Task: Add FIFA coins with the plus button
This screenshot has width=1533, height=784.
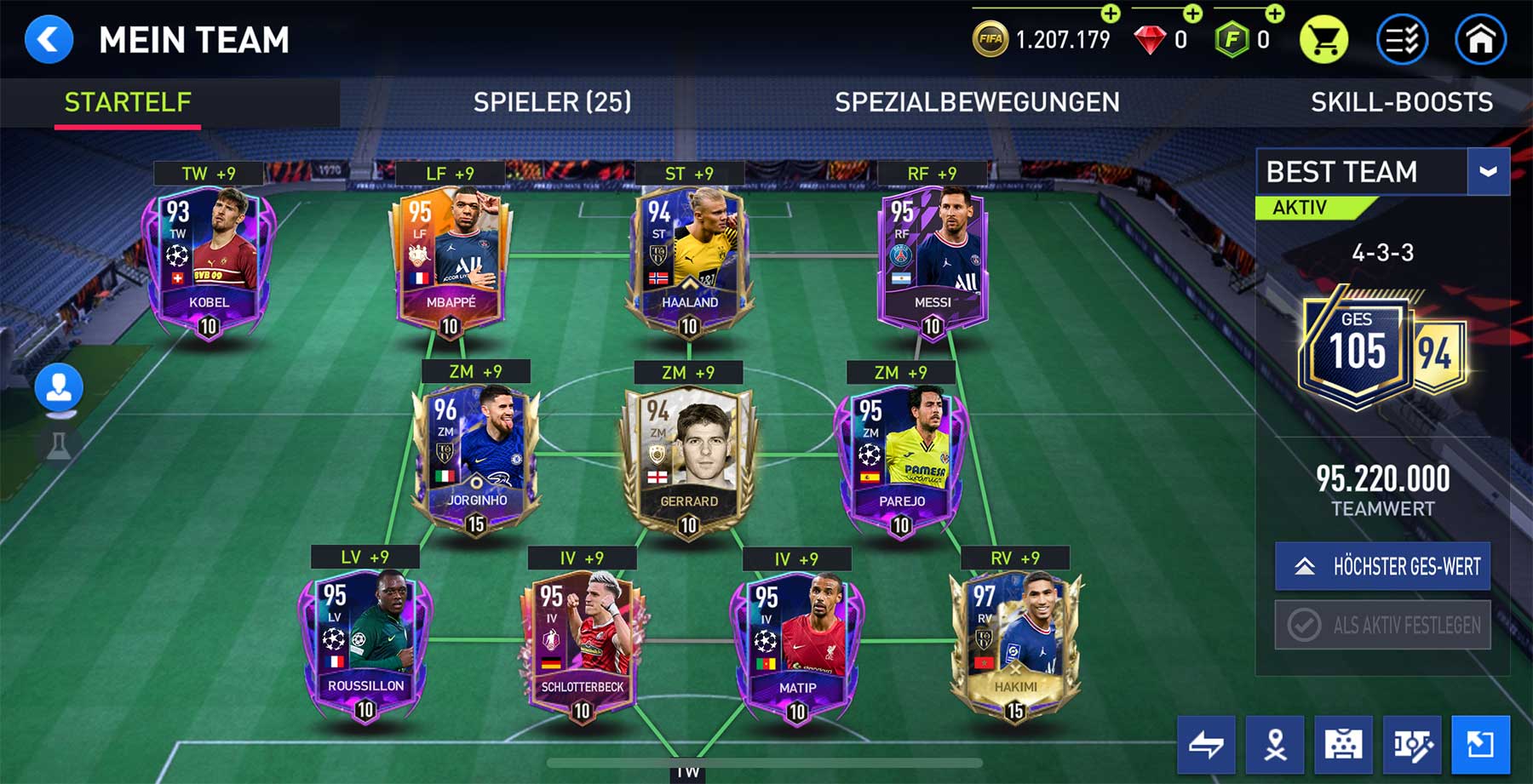Action: pyautogui.click(x=1111, y=14)
